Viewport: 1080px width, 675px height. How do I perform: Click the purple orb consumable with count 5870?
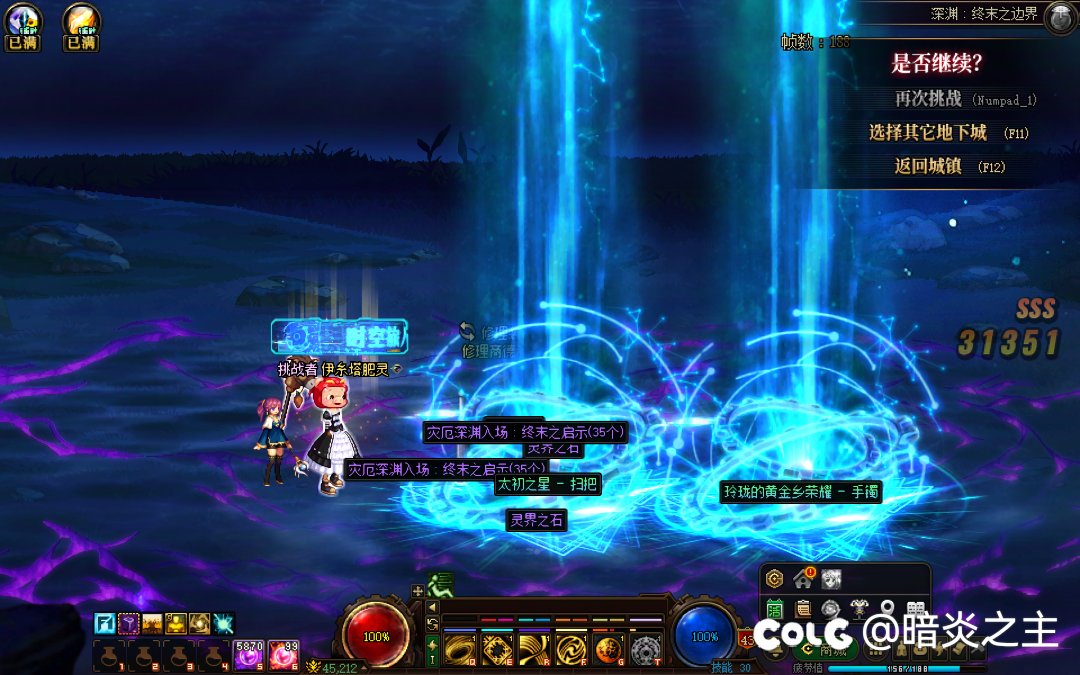tap(249, 655)
